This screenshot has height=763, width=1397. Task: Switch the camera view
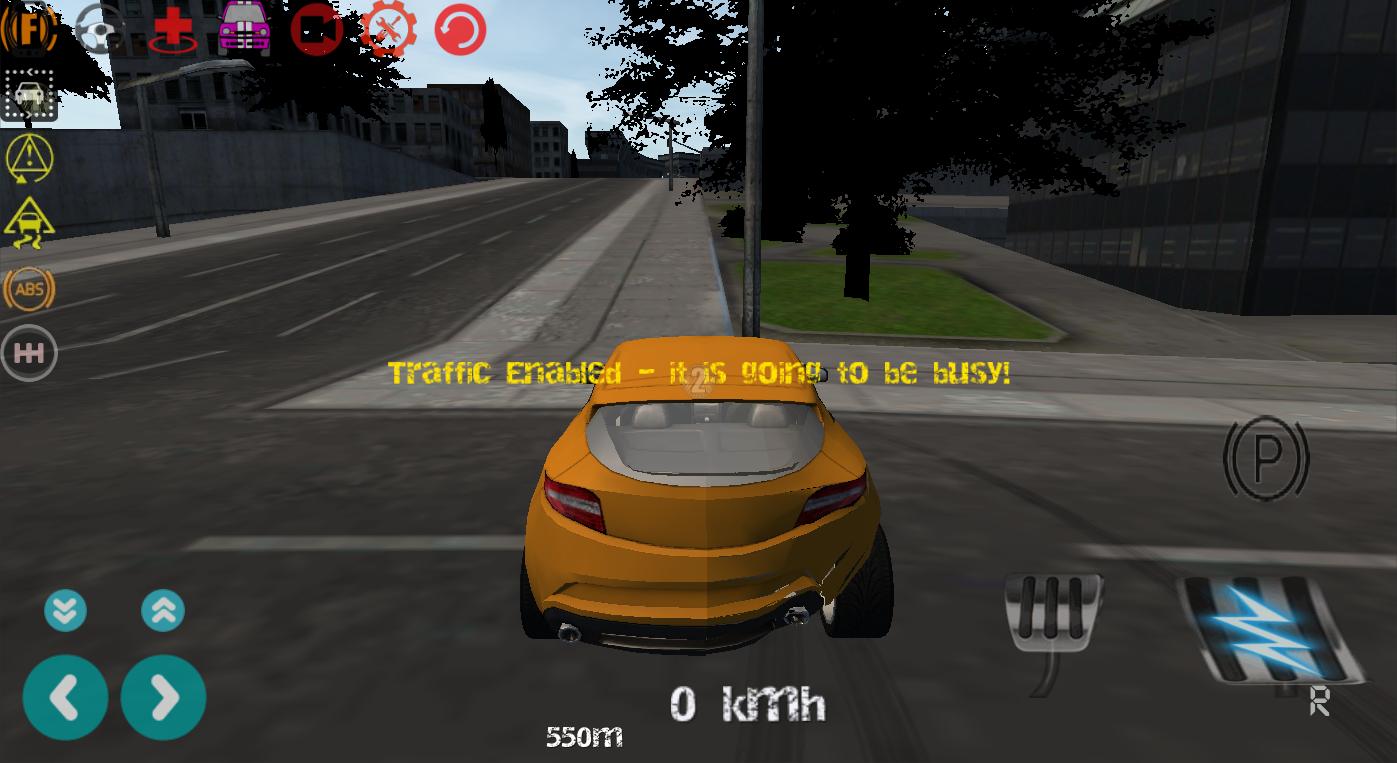pos(315,28)
